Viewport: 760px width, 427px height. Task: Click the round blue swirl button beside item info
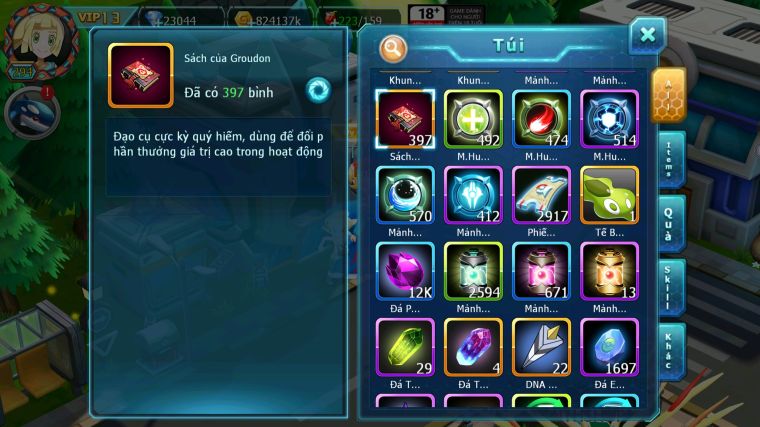[318, 88]
